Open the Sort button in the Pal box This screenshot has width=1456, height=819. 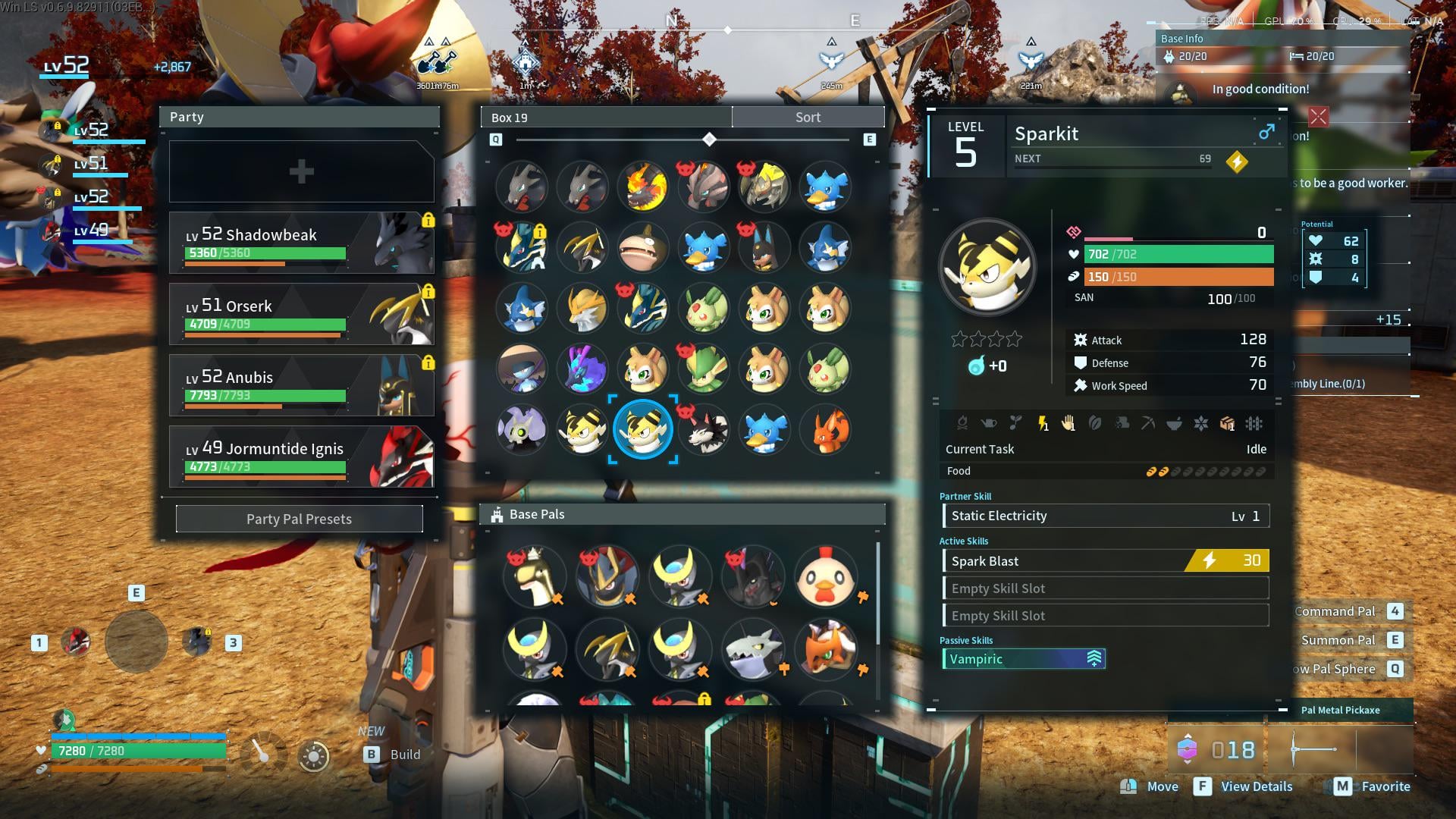[808, 118]
